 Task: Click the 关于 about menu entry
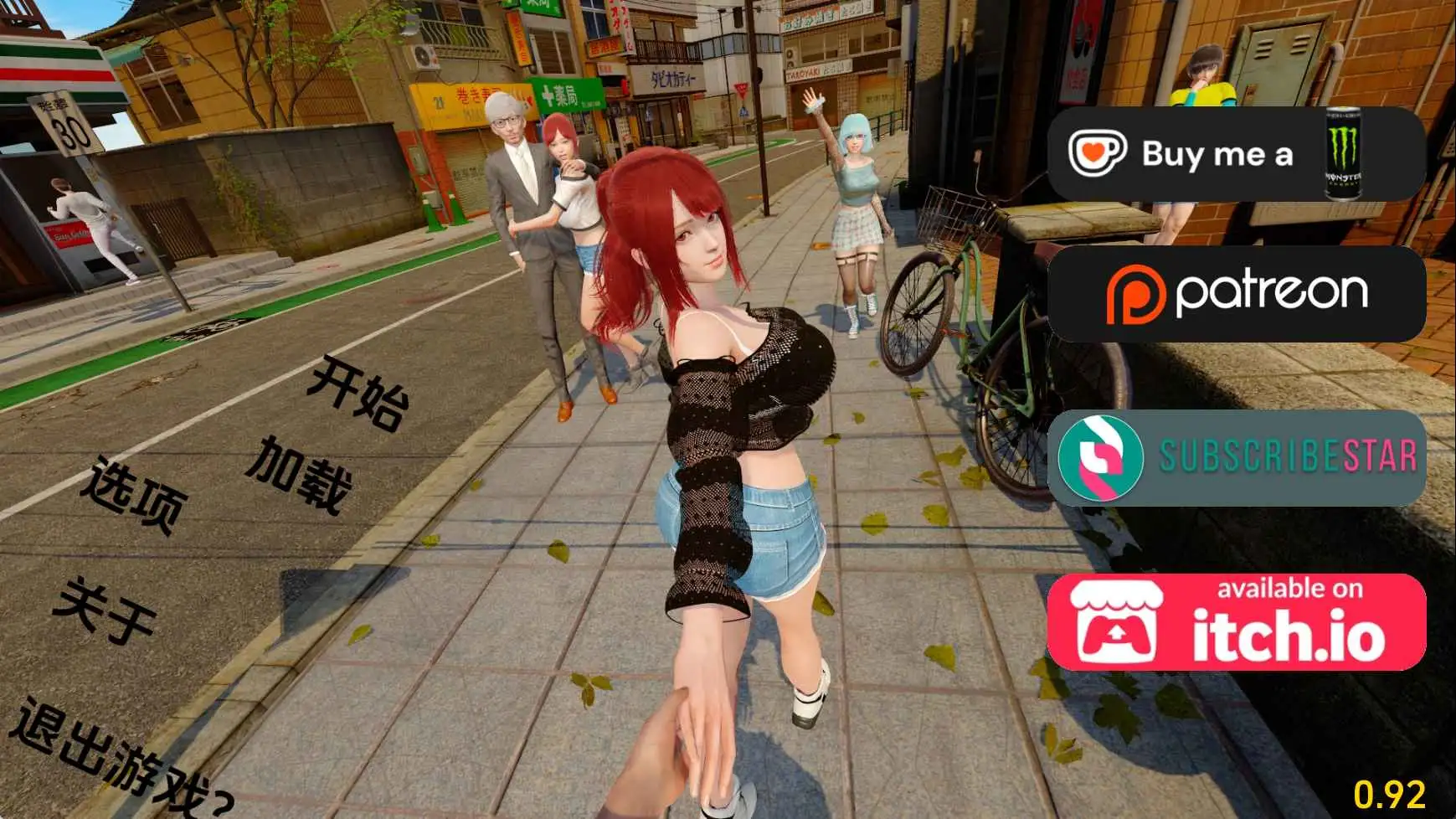tap(106, 607)
